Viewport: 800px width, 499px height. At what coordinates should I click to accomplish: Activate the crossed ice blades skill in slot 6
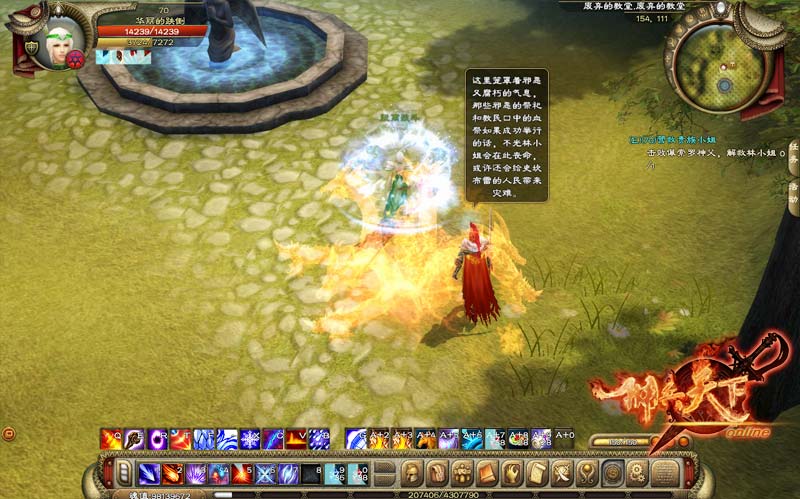click(x=266, y=473)
